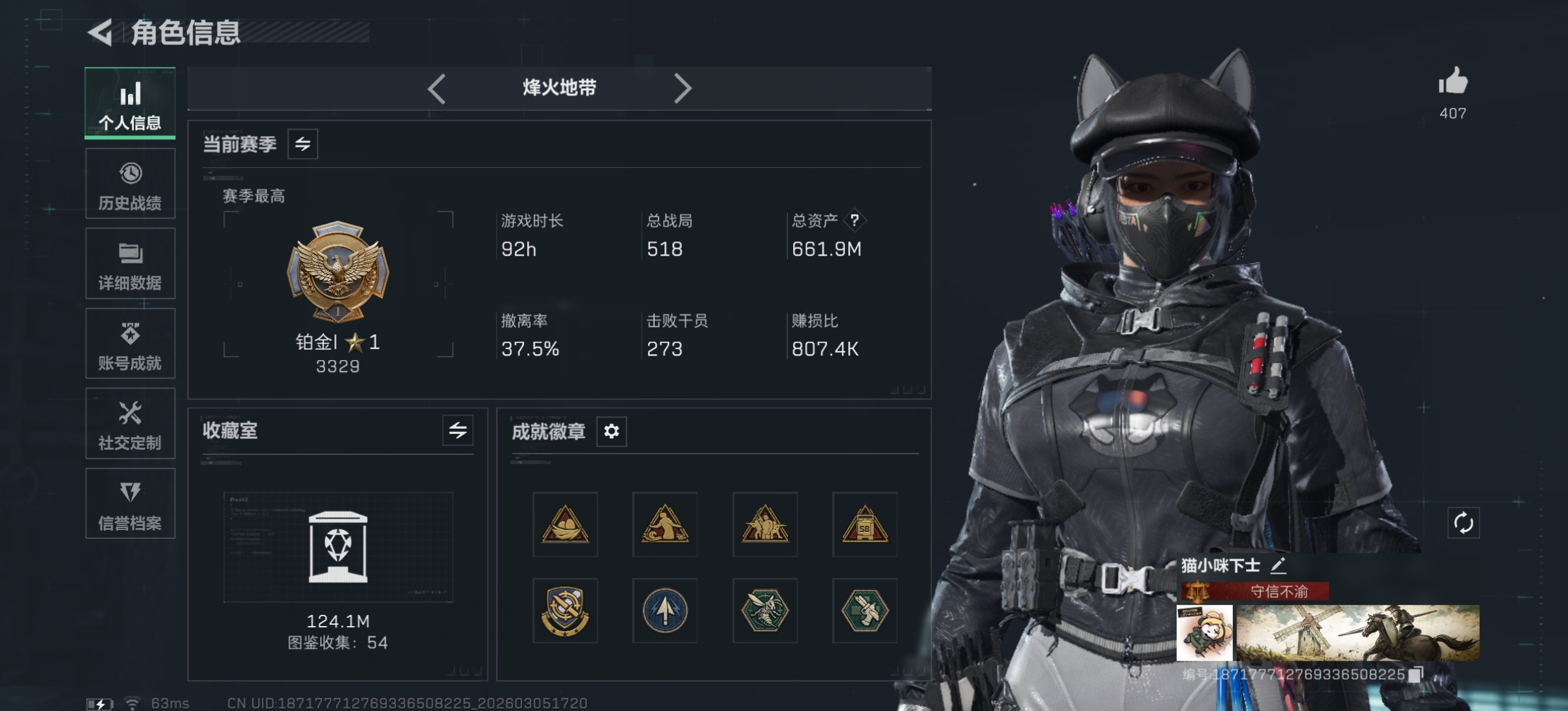Toggle the 当前赛季 season swap button

[x=302, y=144]
